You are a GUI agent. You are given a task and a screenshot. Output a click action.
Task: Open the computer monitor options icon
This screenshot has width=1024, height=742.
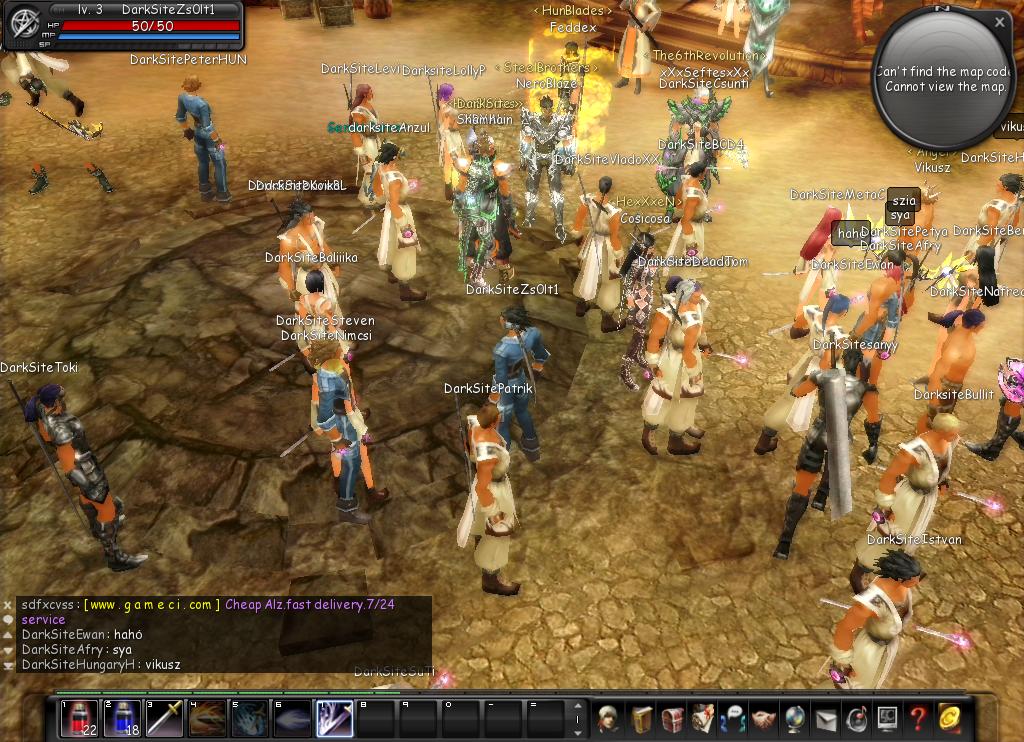[888, 719]
